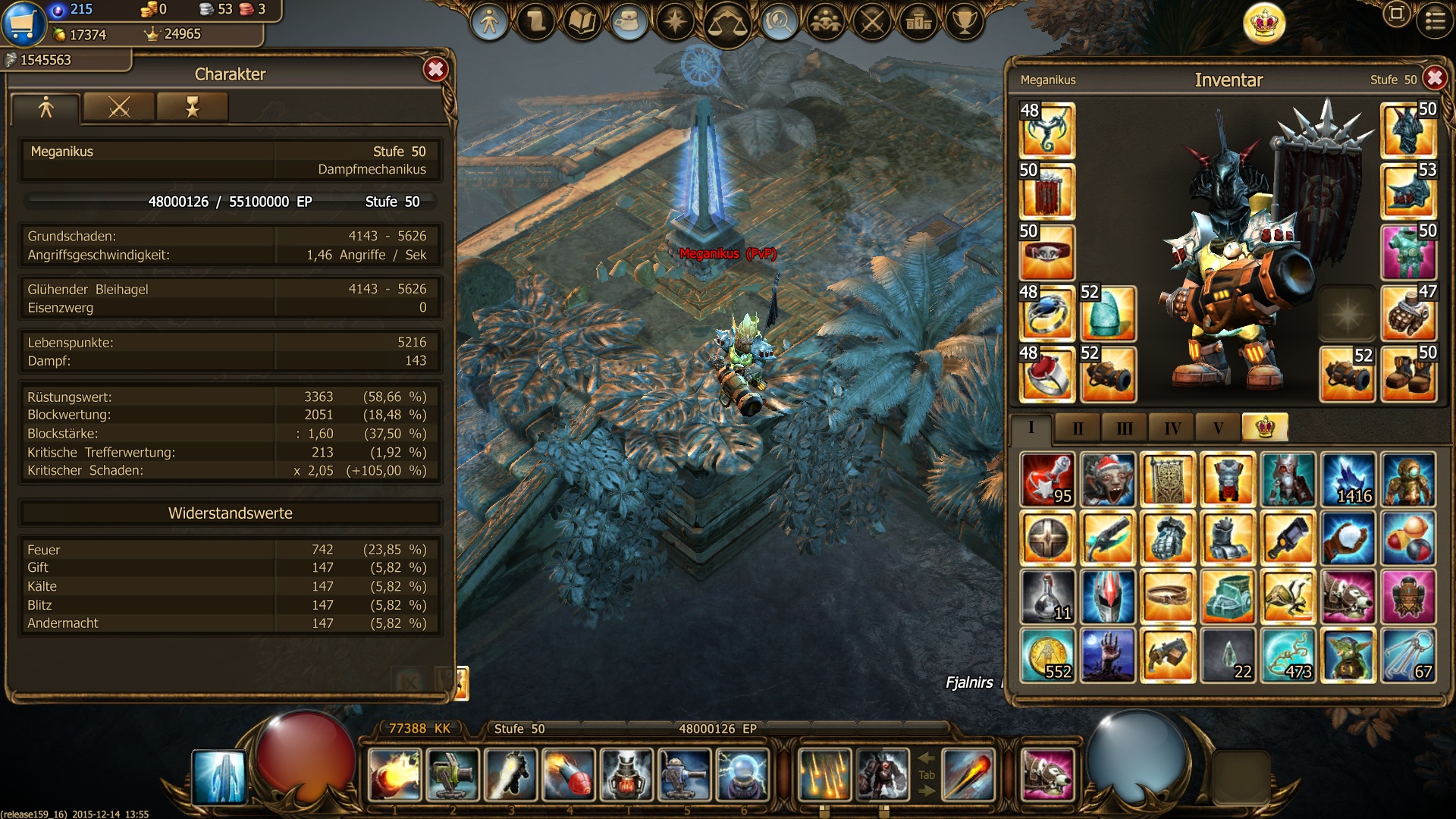Select the keys stack of 67
The image size is (1456, 819).
pos(1408,656)
